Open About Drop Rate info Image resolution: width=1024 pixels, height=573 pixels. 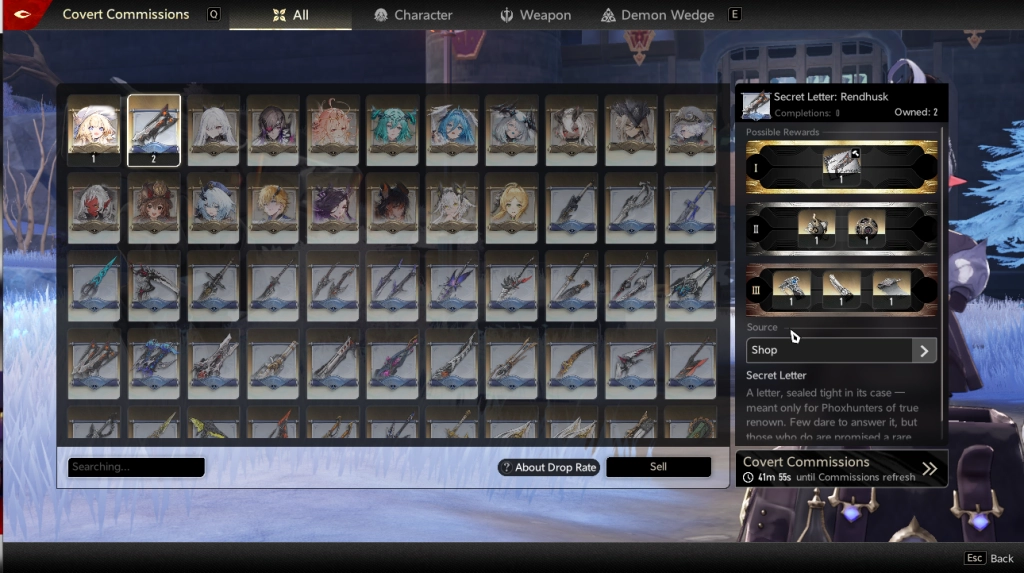[549, 467]
